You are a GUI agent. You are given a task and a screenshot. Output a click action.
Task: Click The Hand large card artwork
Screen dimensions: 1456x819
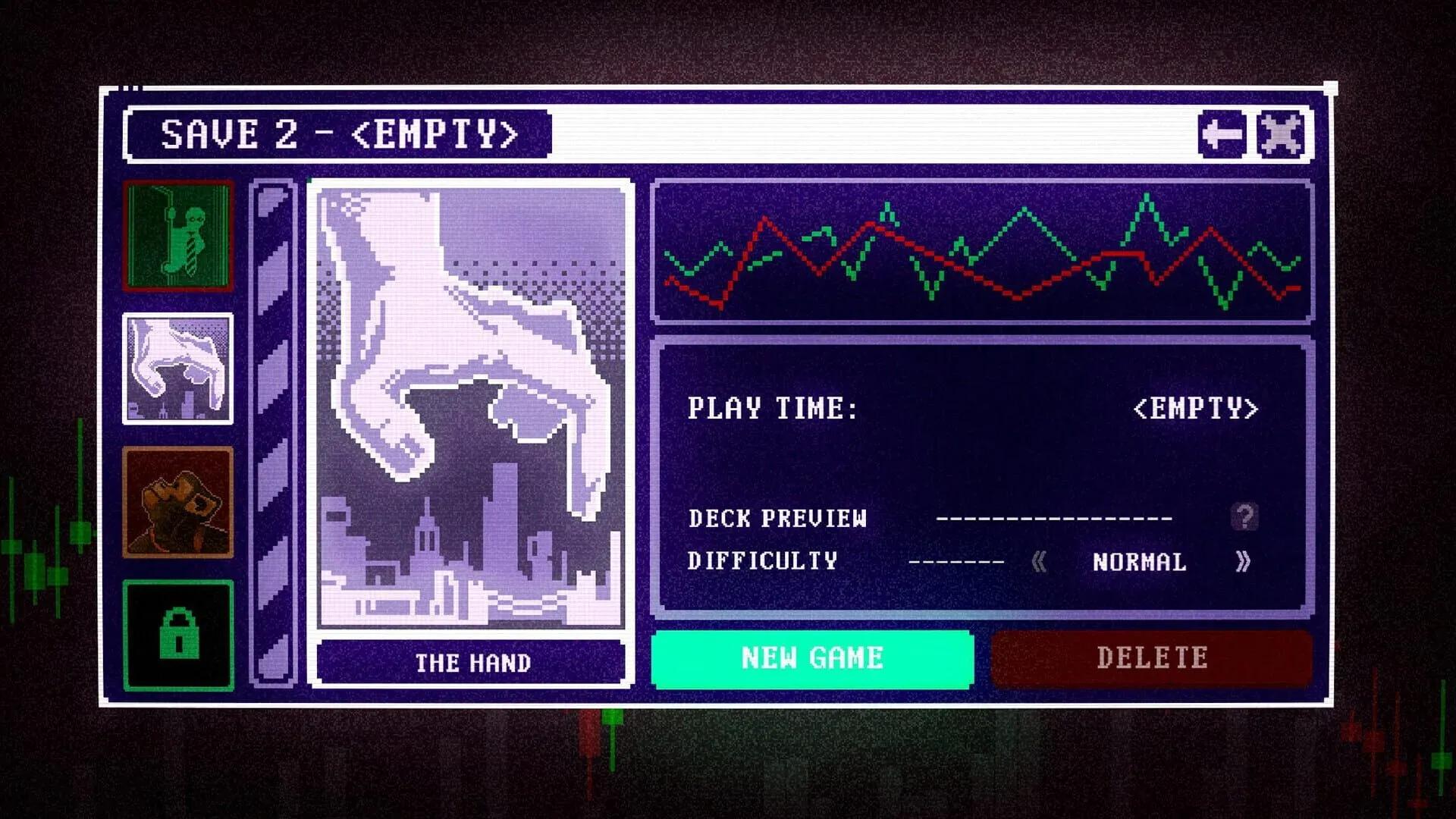tap(470, 402)
